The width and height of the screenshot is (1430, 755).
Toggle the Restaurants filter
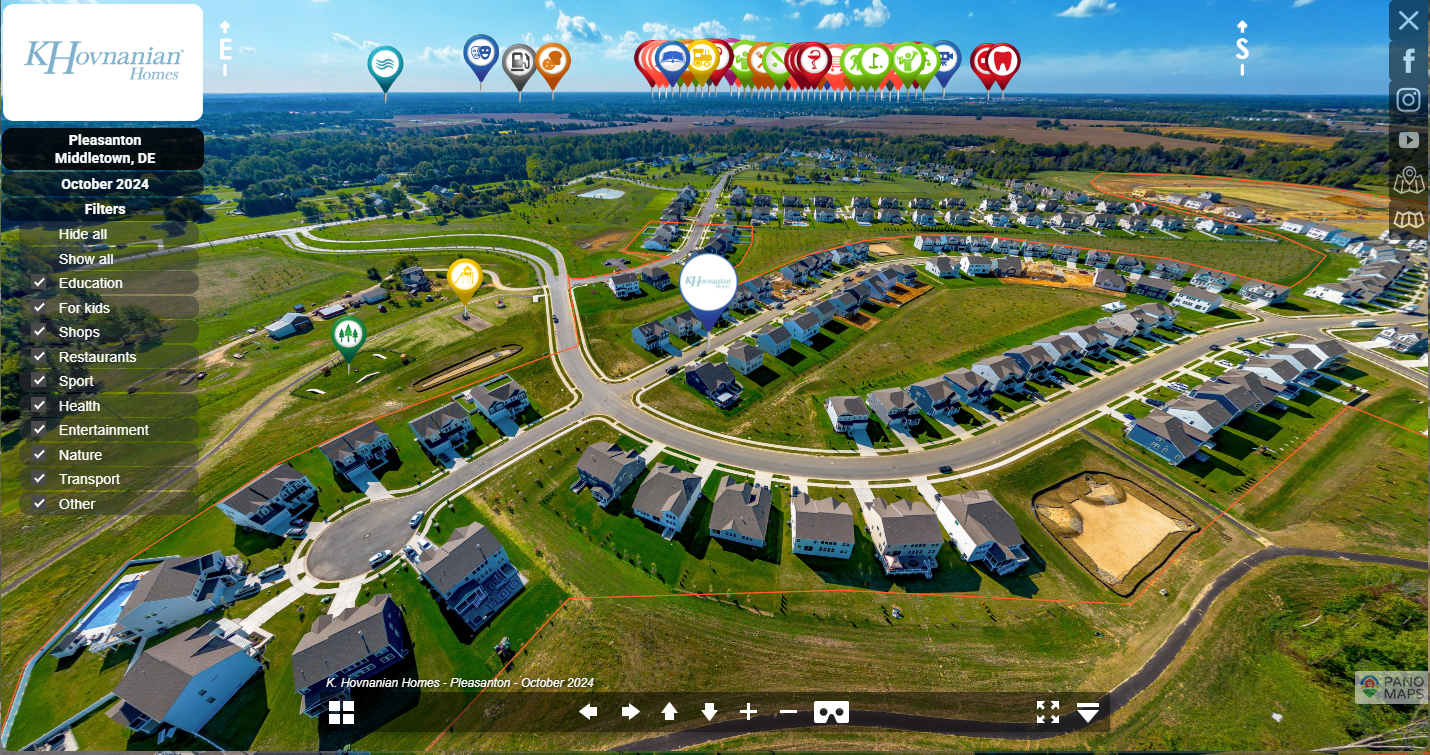tap(39, 357)
